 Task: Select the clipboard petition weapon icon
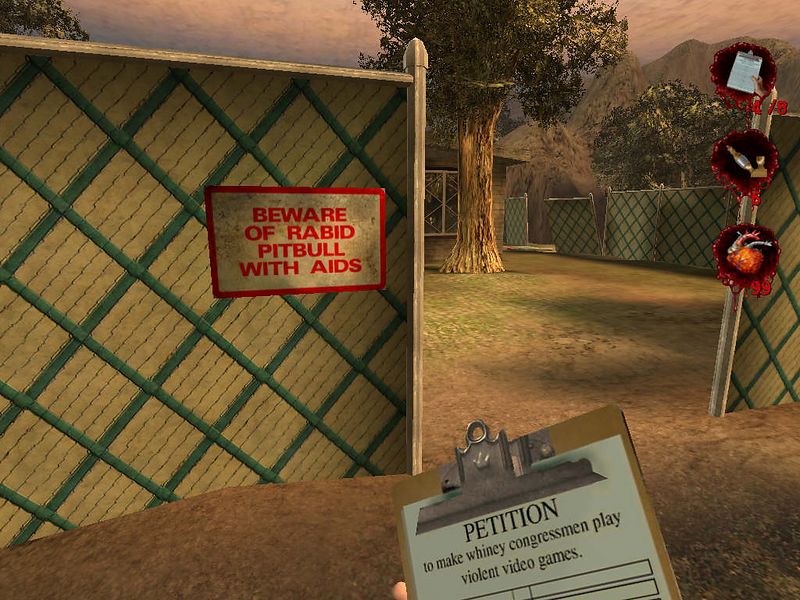pos(742,72)
